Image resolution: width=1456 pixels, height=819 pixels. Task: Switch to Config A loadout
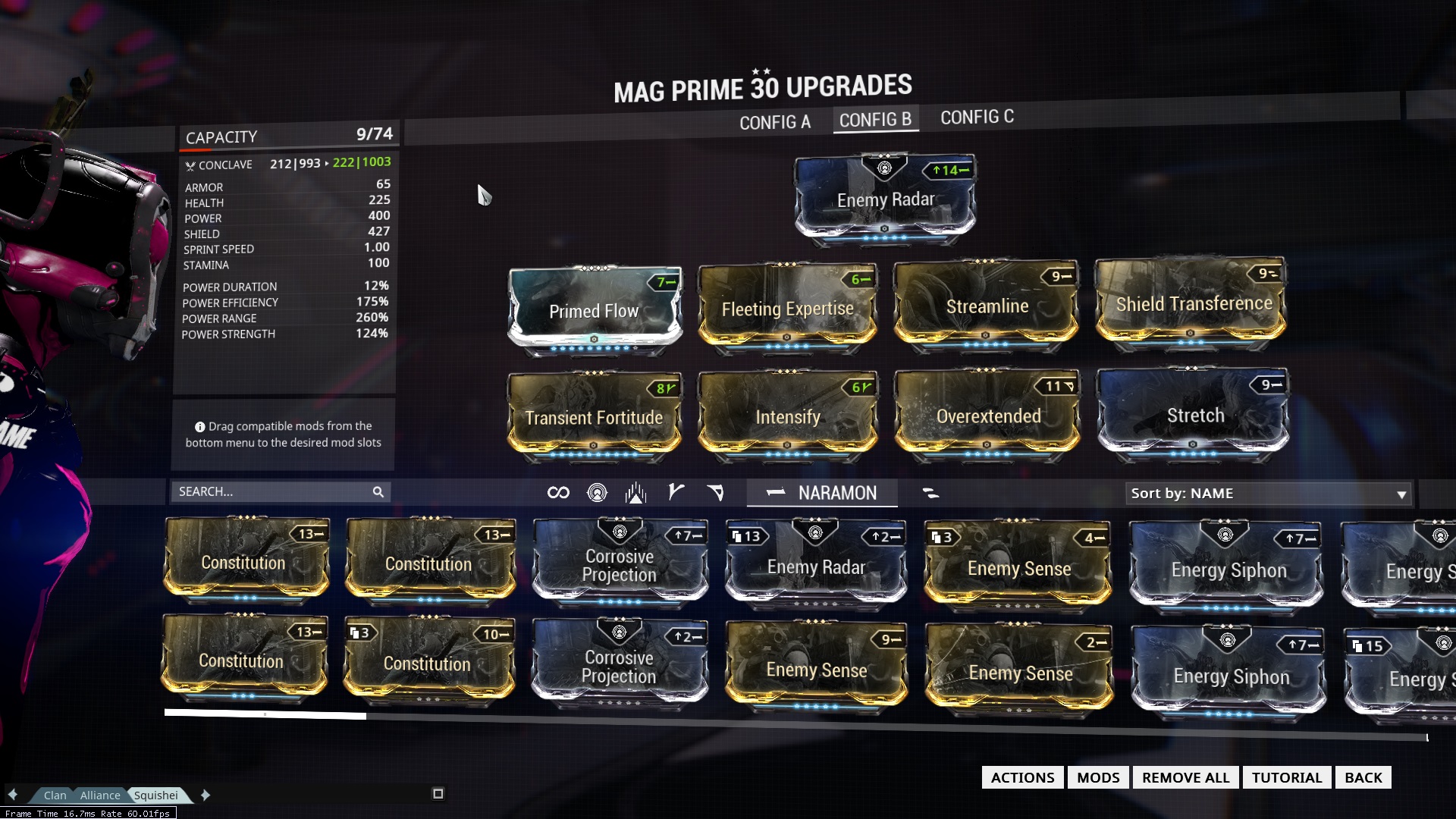pyautogui.click(x=774, y=122)
